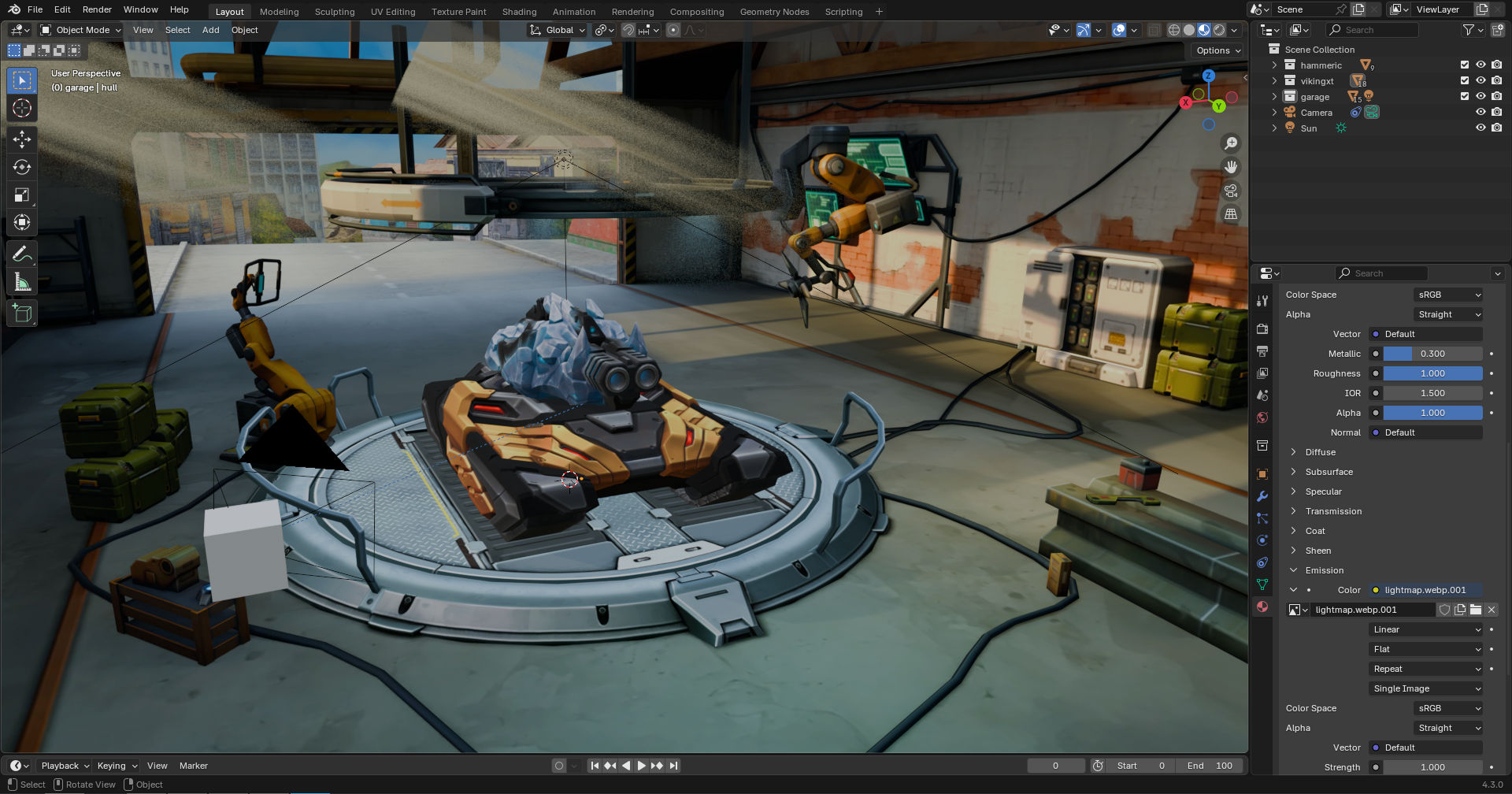Collapse the Emission panel
Screen dimensions: 1512x794
1293,570
